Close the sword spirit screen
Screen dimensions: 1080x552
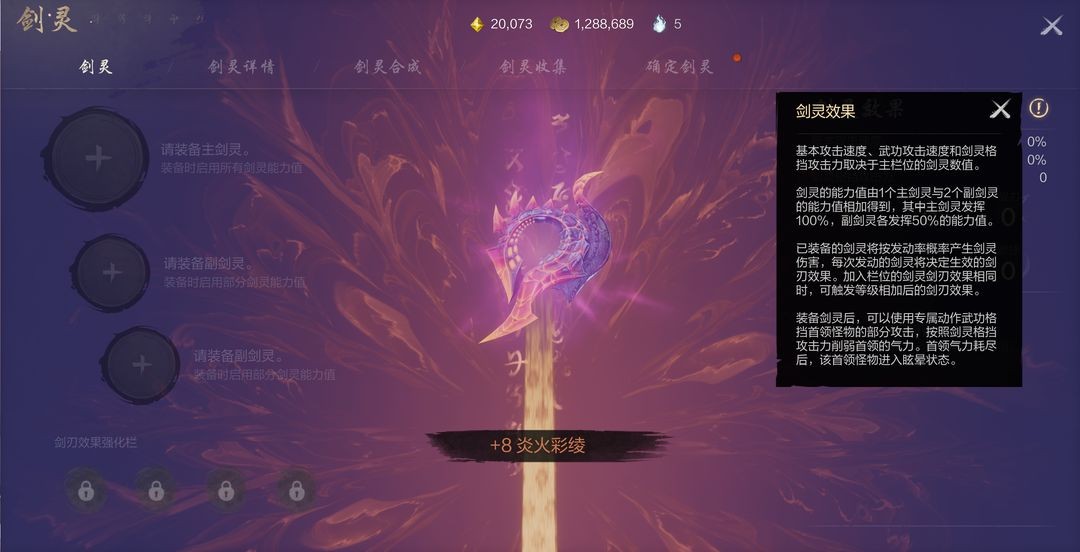click(1051, 26)
